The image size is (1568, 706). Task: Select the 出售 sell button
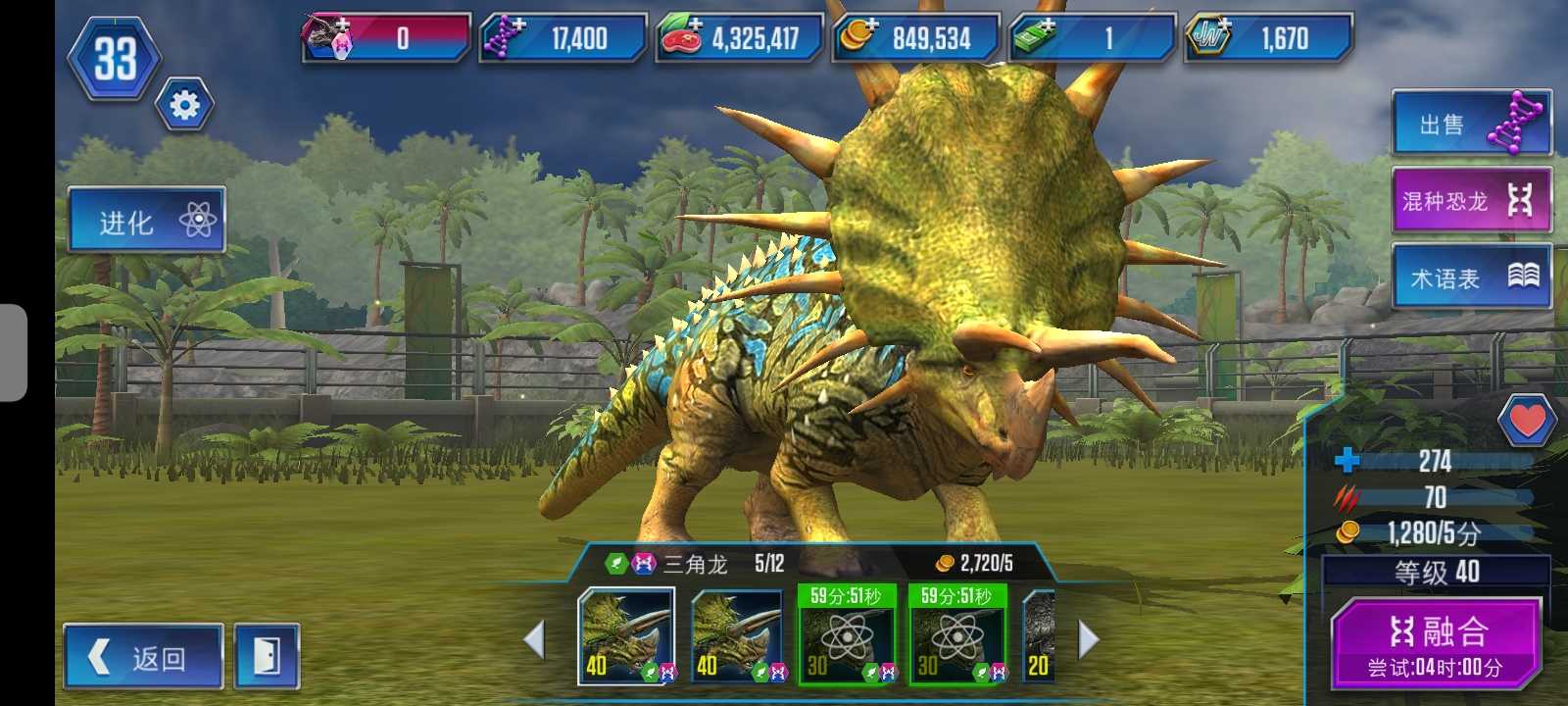1471,124
